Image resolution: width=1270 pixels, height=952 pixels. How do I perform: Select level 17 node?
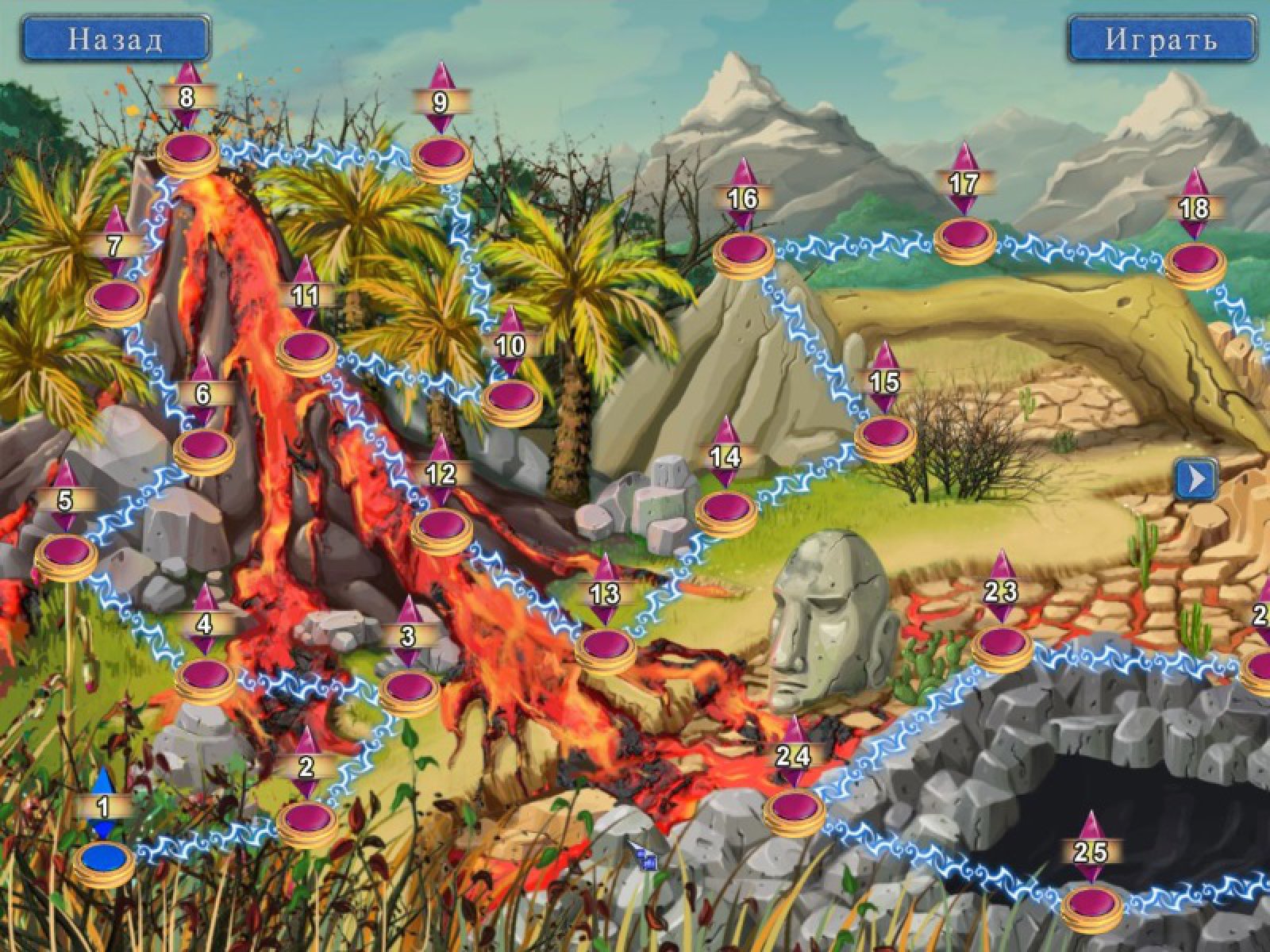(964, 235)
